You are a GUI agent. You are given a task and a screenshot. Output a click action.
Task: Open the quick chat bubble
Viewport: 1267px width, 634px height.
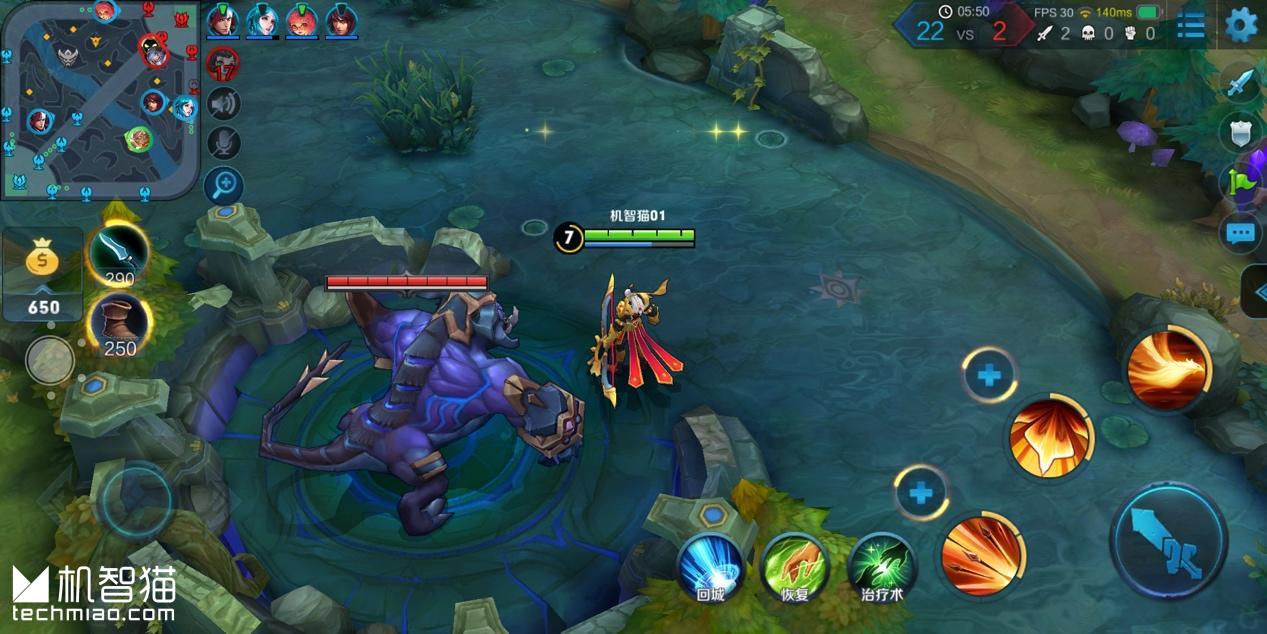tap(1240, 233)
